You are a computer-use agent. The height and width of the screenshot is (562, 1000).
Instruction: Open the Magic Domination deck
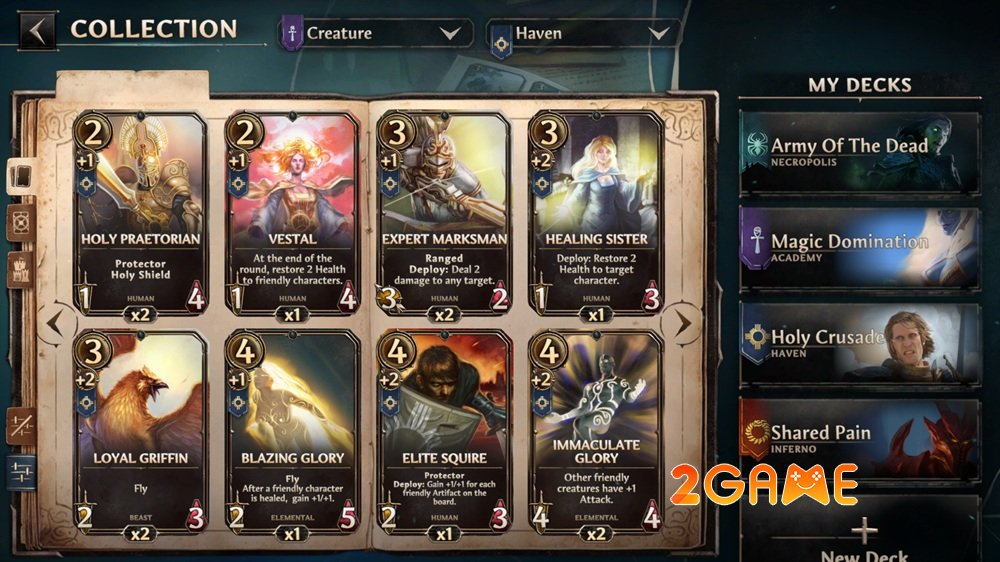pyautogui.click(x=859, y=248)
